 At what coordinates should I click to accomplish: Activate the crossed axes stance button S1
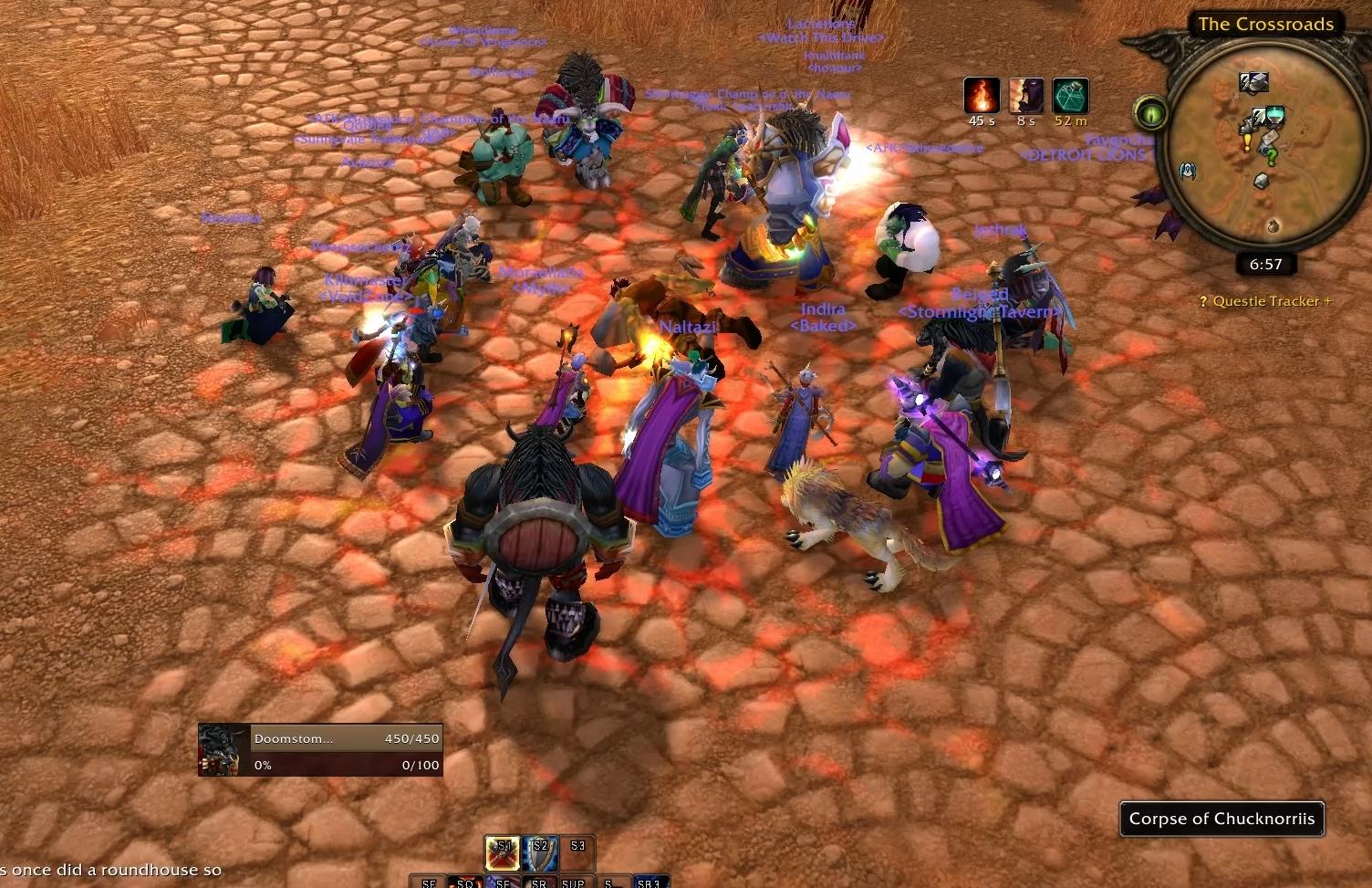503,853
